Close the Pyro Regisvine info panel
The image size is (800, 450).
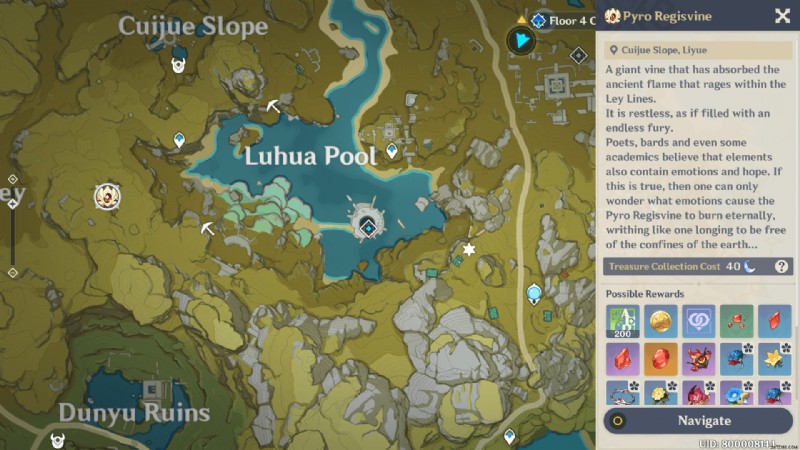click(782, 15)
